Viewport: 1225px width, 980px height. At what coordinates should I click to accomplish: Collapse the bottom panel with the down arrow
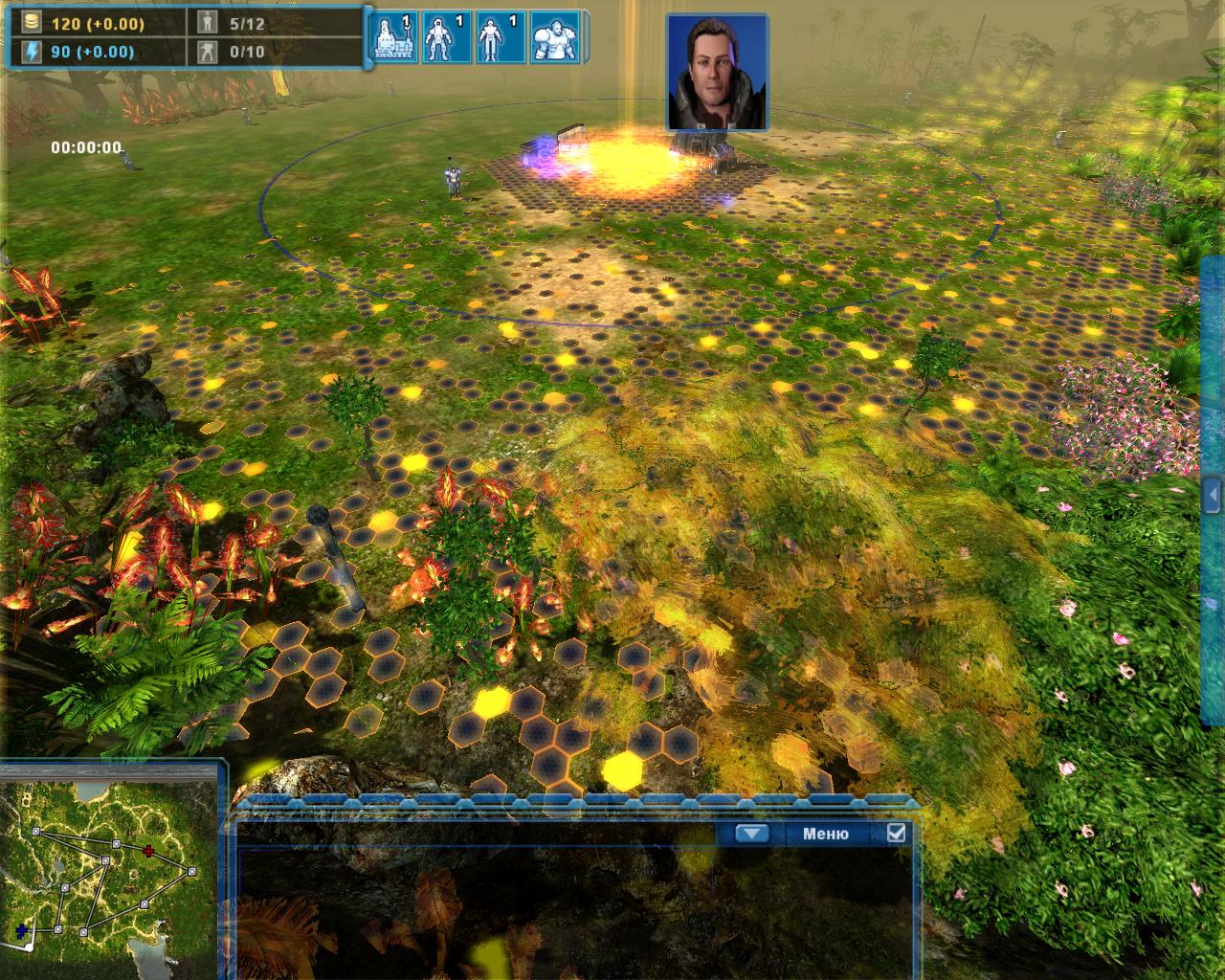pyautogui.click(x=752, y=833)
